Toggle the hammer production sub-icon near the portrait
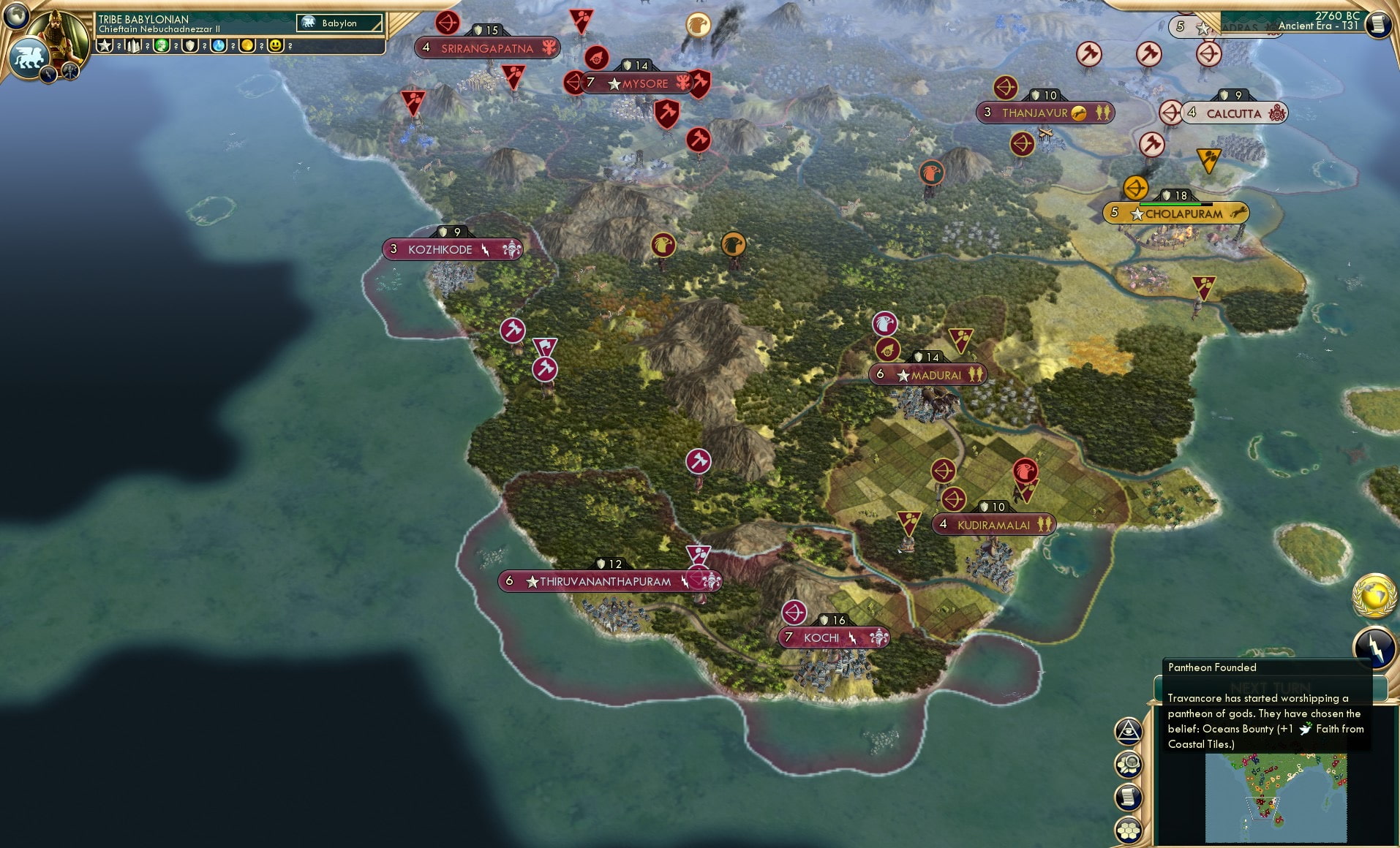The width and height of the screenshot is (1400, 848). (69, 71)
